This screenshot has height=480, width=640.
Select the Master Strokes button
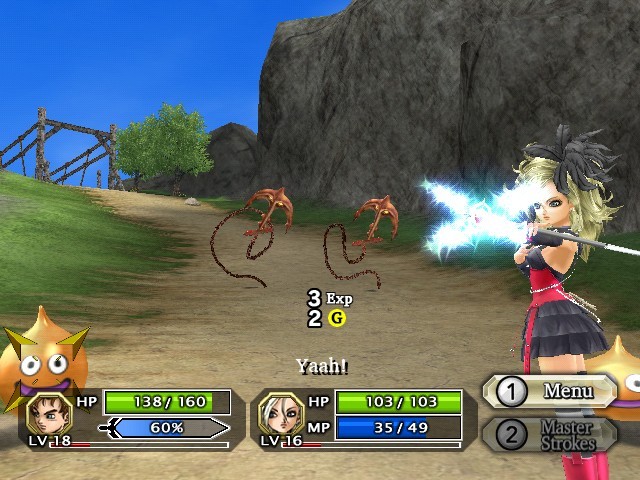[x=548, y=435]
